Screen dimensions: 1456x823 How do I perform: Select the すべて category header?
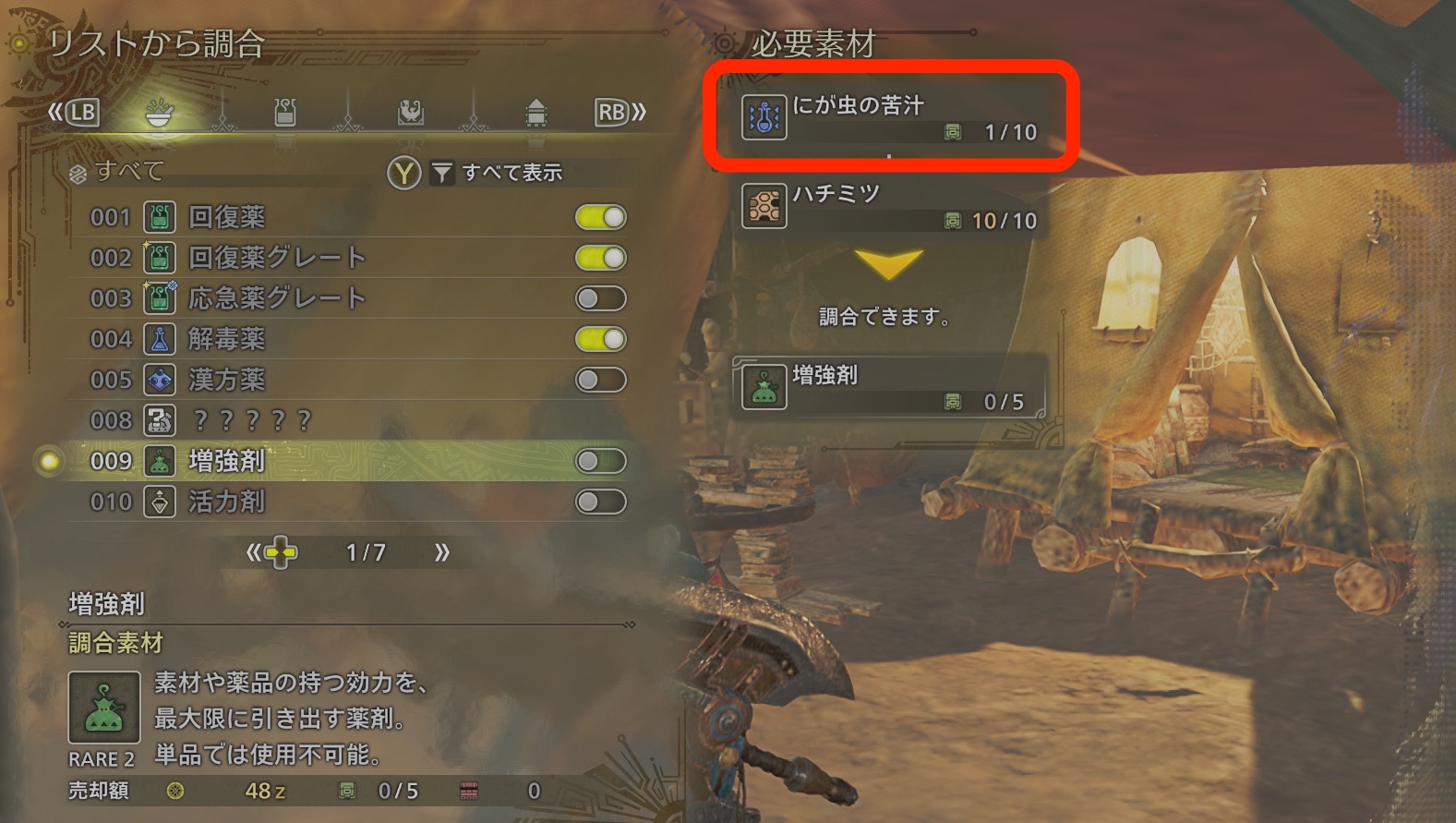point(120,172)
